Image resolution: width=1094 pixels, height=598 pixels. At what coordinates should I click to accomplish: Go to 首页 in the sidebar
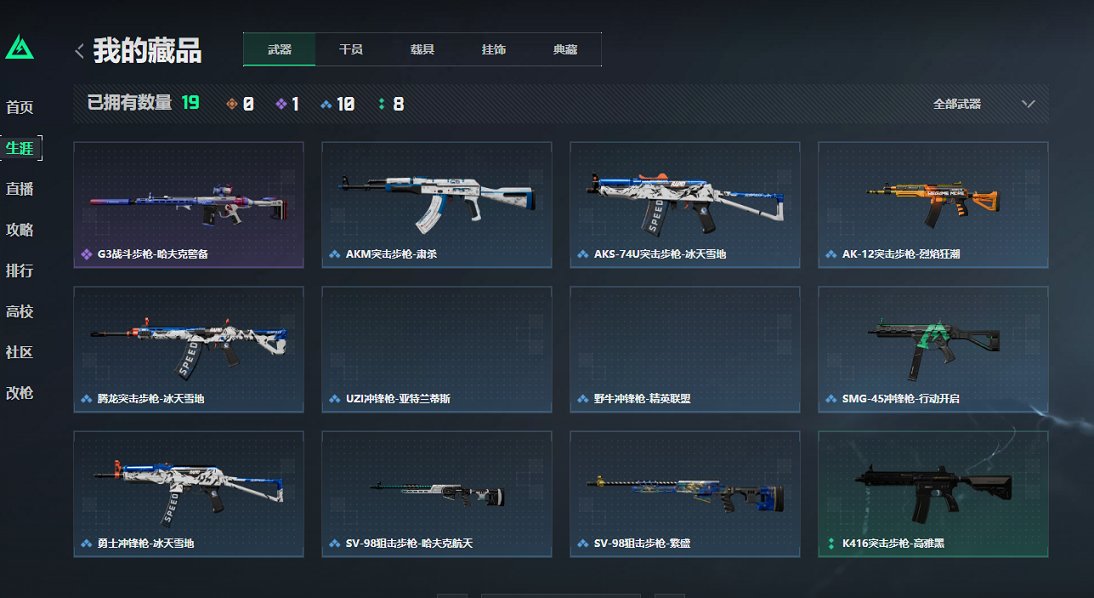[20, 107]
